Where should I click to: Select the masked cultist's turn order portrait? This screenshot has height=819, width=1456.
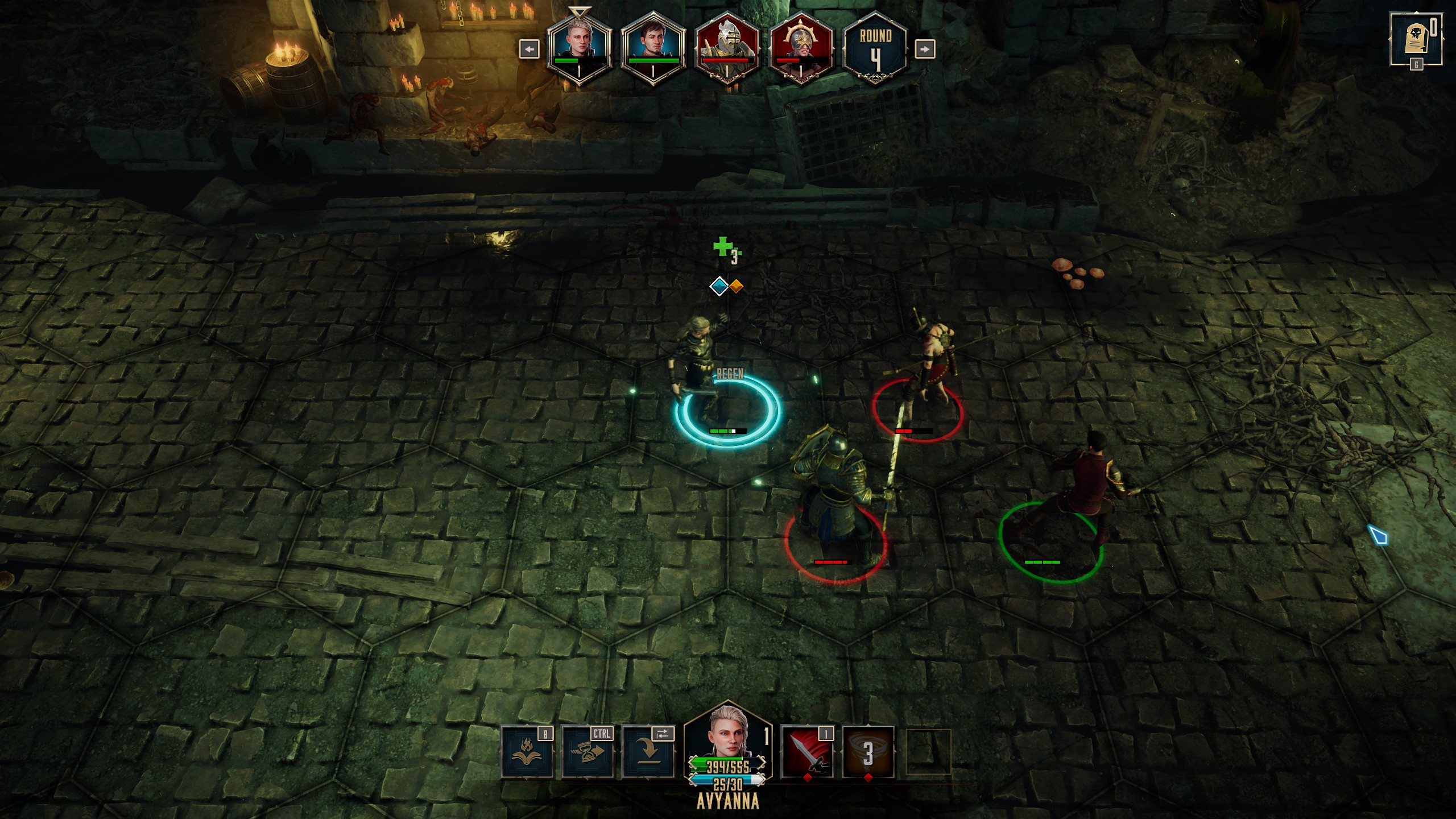[801, 49]
